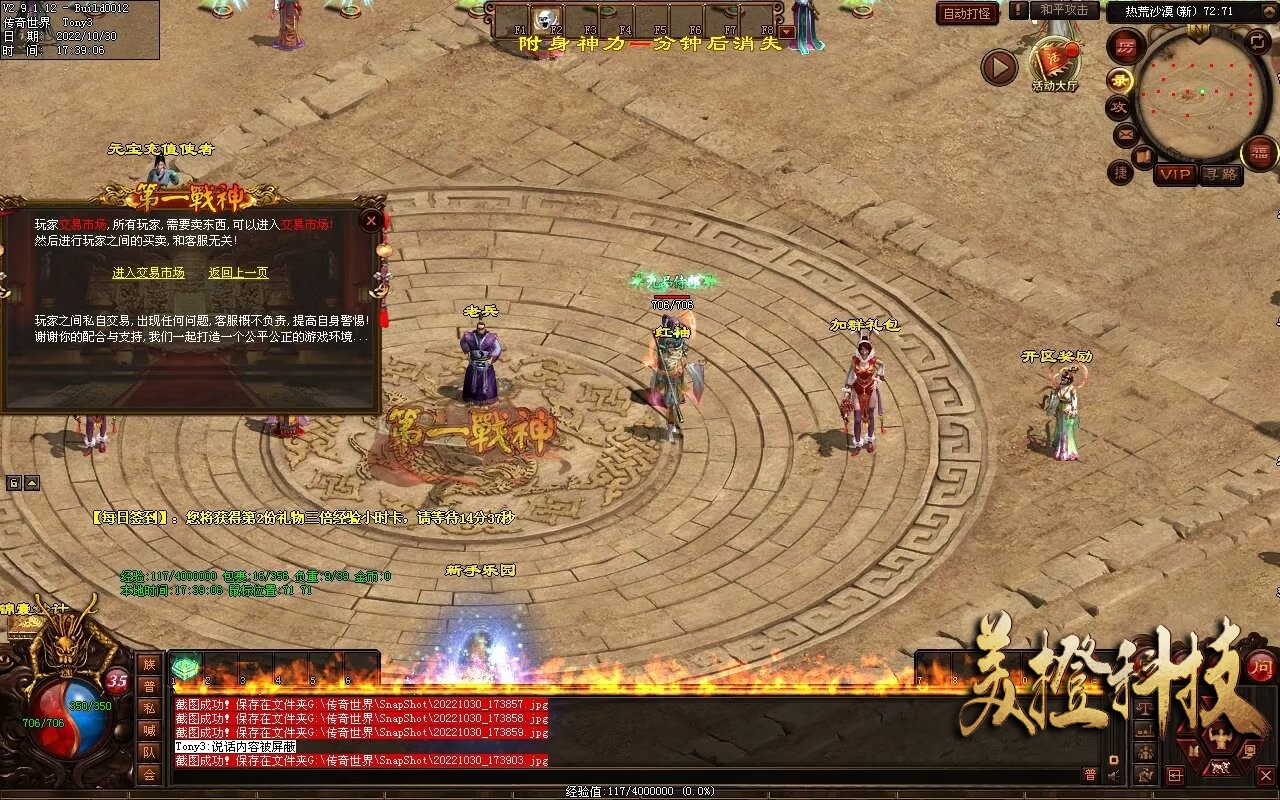This screenshot has width=1280, height=800.
Task: Switch chat to the 队 team channel
Action: [x=149, y=752]
